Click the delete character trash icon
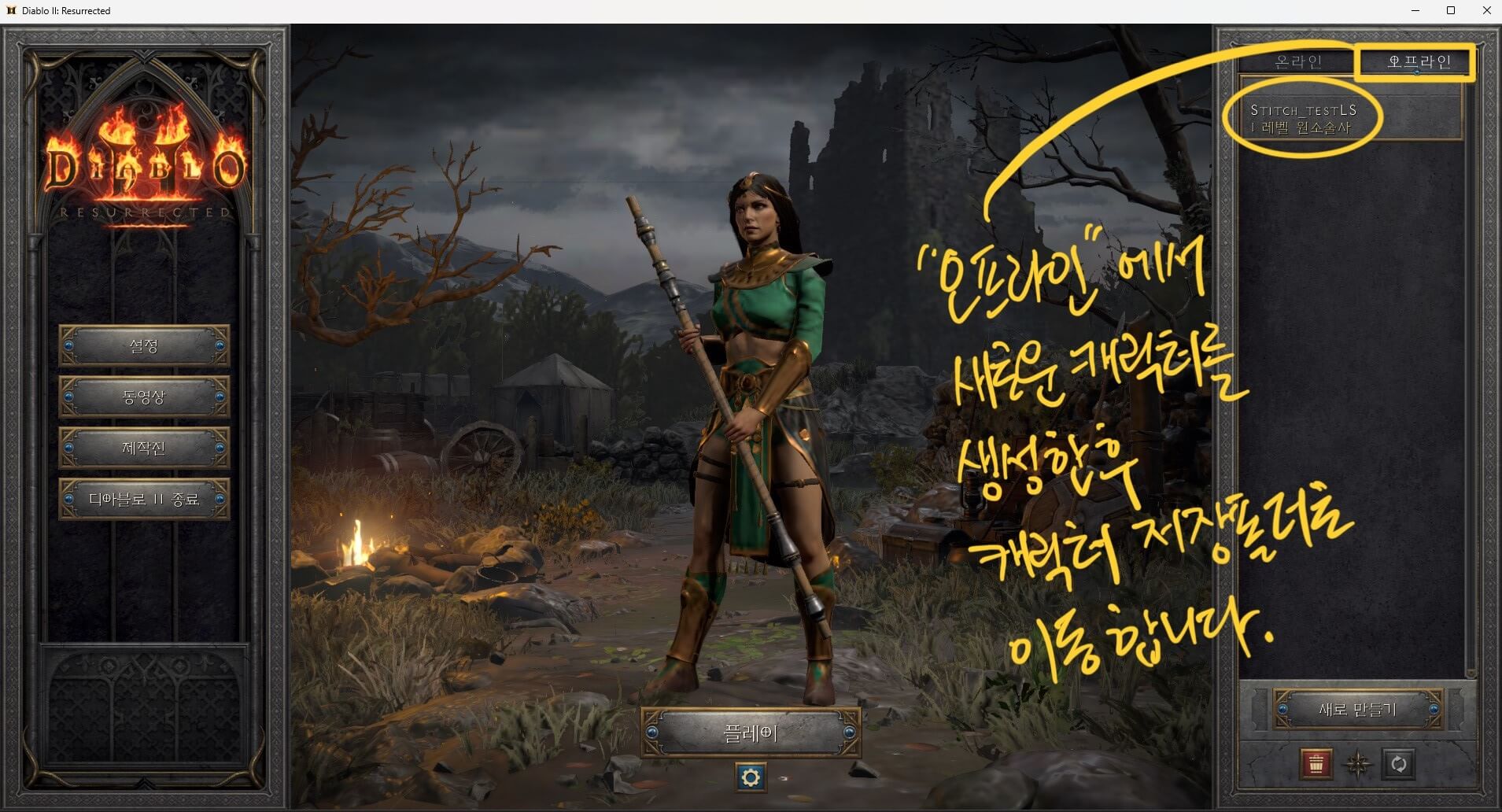The height and width of the screenshot is (812, 1502). pos(1317,762)
